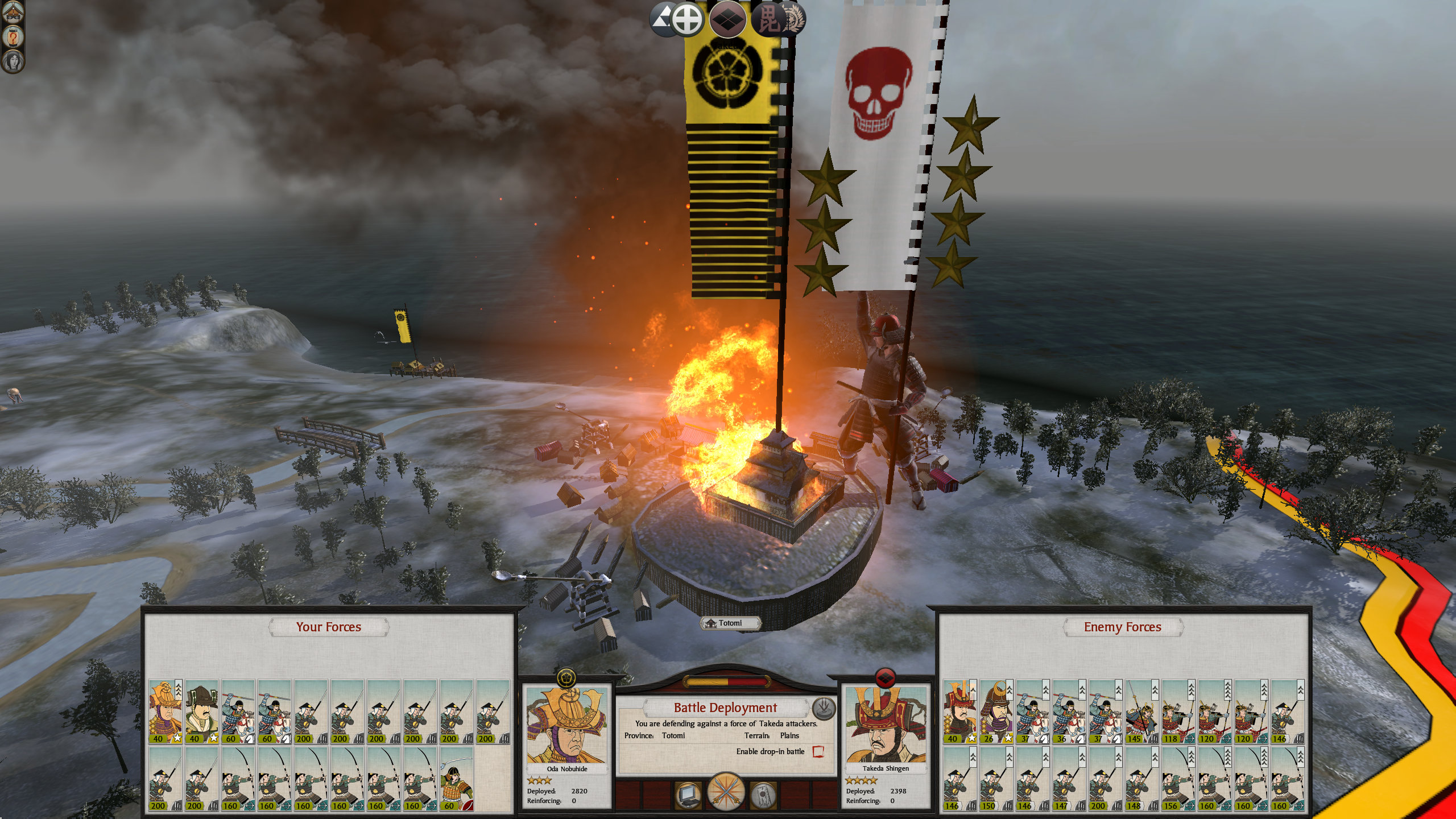Fight the battle with crossed swords button
The image size is (1456, 819).
726,791
